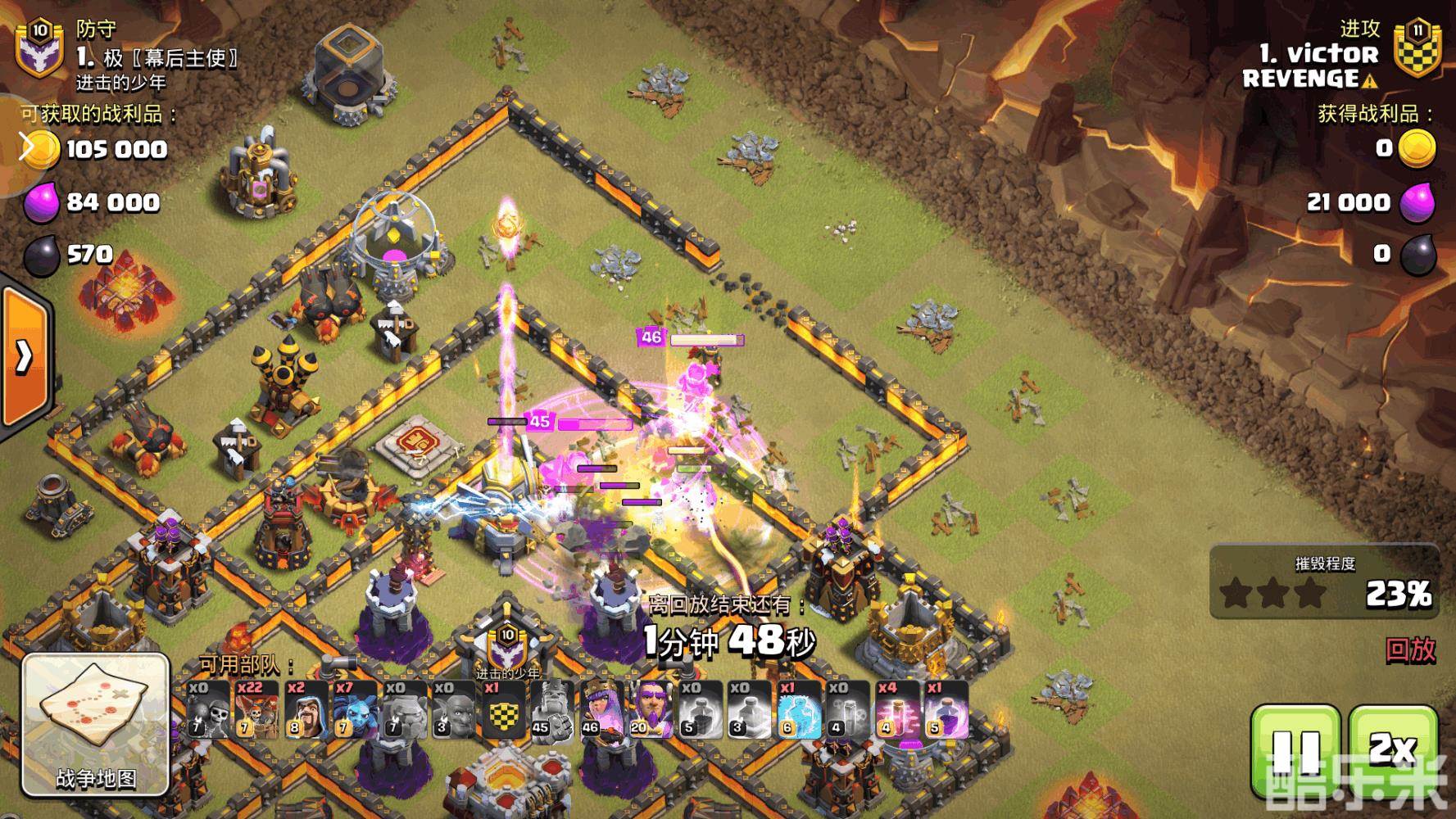
Task: Select the clan castle troops slot
Action: [501, 709]
